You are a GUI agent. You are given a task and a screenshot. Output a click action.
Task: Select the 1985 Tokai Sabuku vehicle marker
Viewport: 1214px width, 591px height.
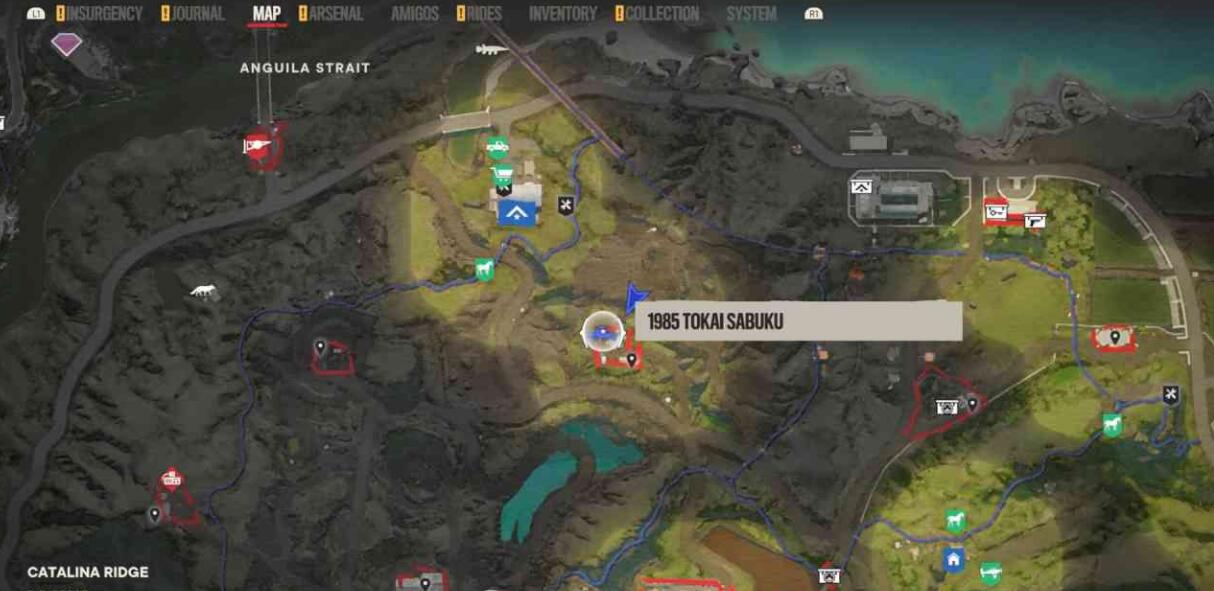pos(602,331)
